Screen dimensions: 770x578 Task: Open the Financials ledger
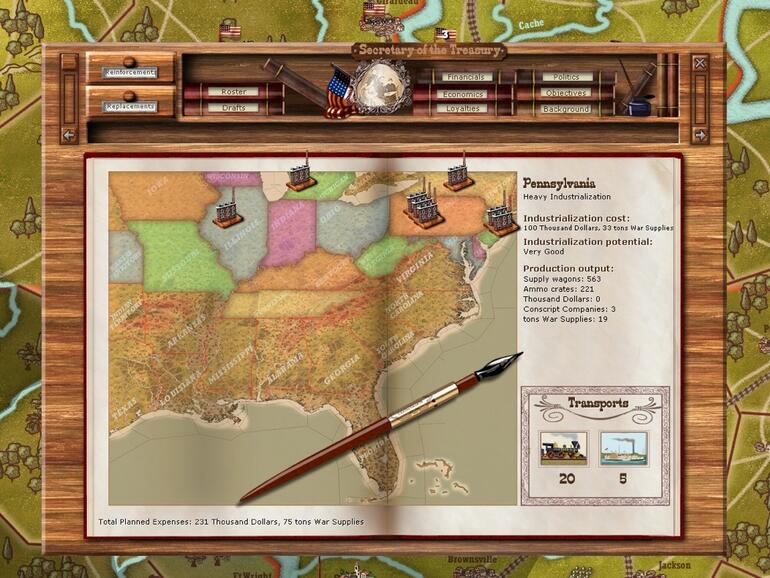[x=465, y=77]
